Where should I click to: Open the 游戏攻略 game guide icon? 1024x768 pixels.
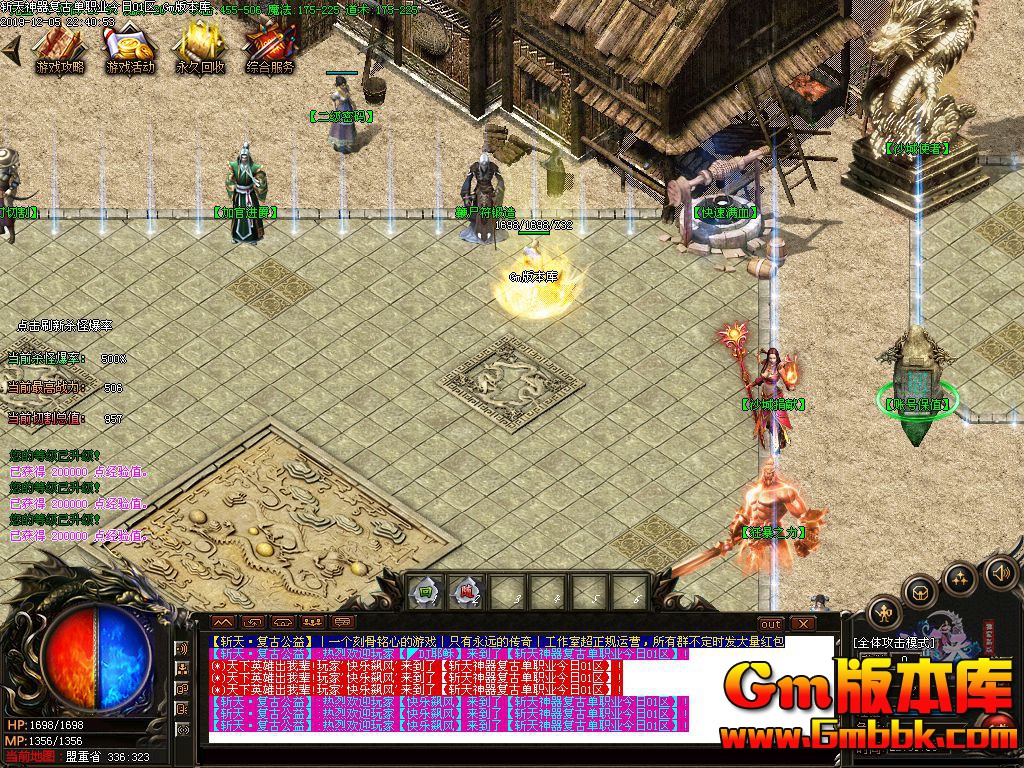(60, 48)
